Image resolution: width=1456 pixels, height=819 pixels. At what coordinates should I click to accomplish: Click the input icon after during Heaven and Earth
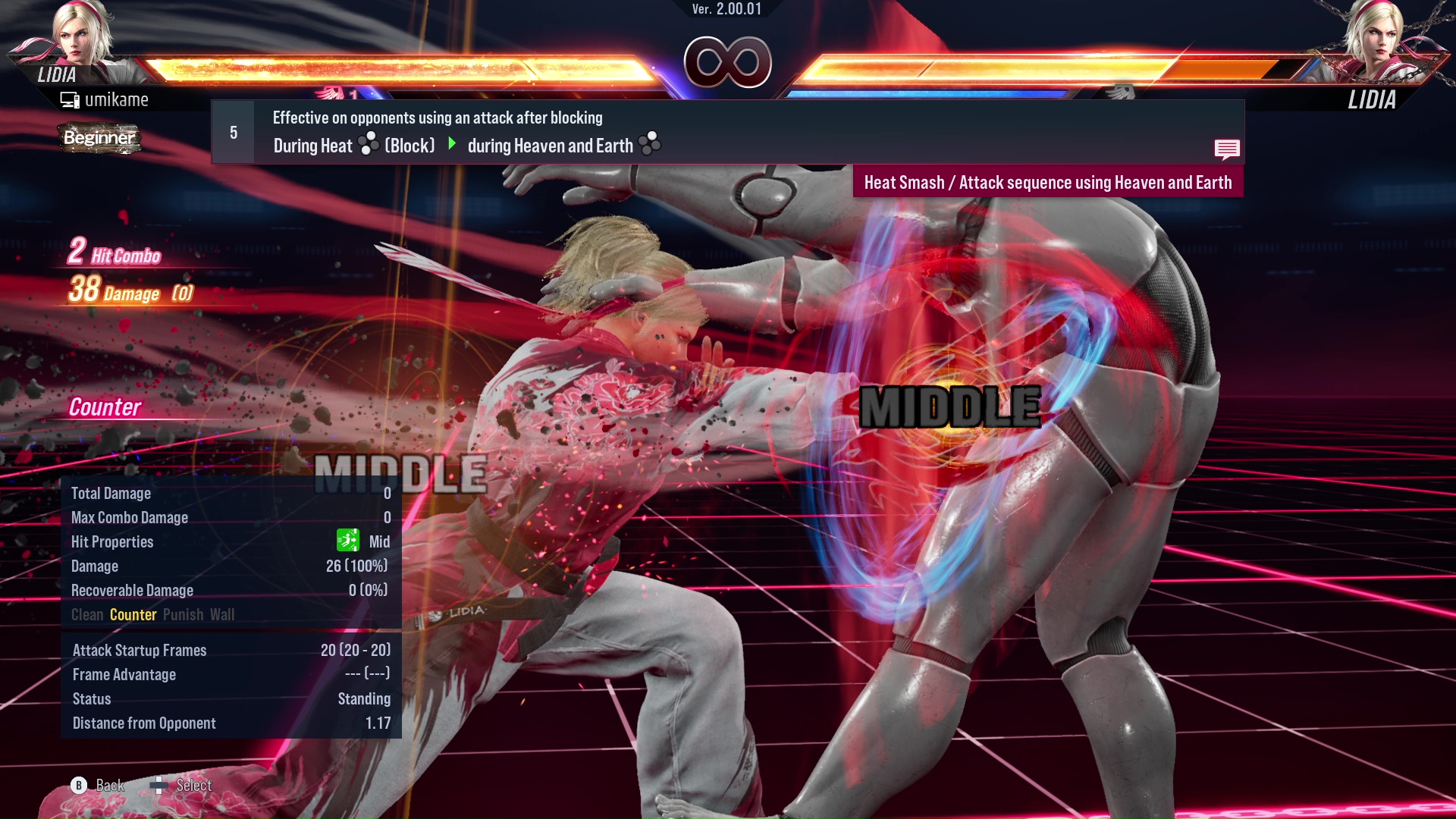tap(649, 144)
